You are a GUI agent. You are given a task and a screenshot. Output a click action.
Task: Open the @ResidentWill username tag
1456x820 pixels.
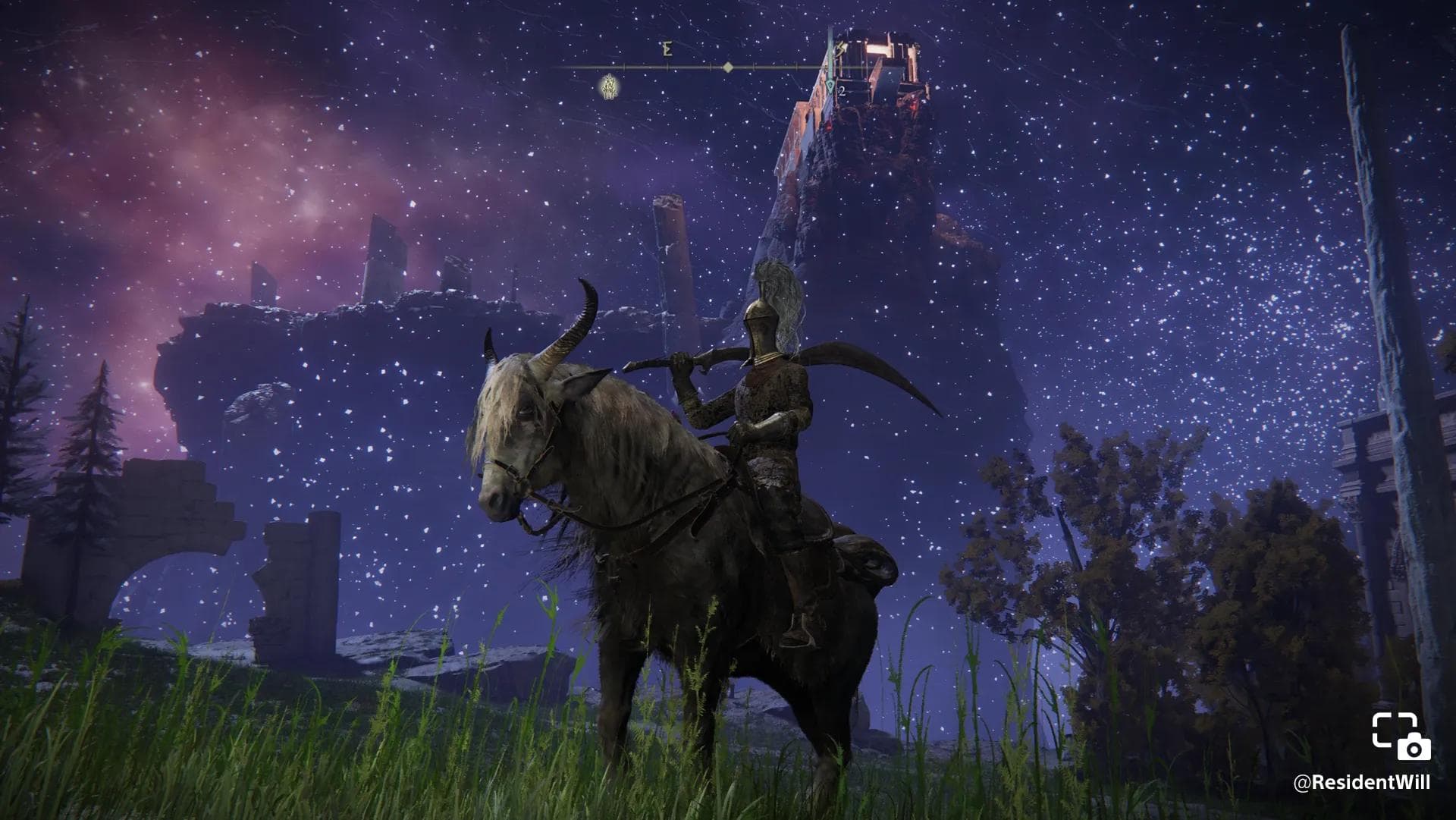(x=1361, y=783)
